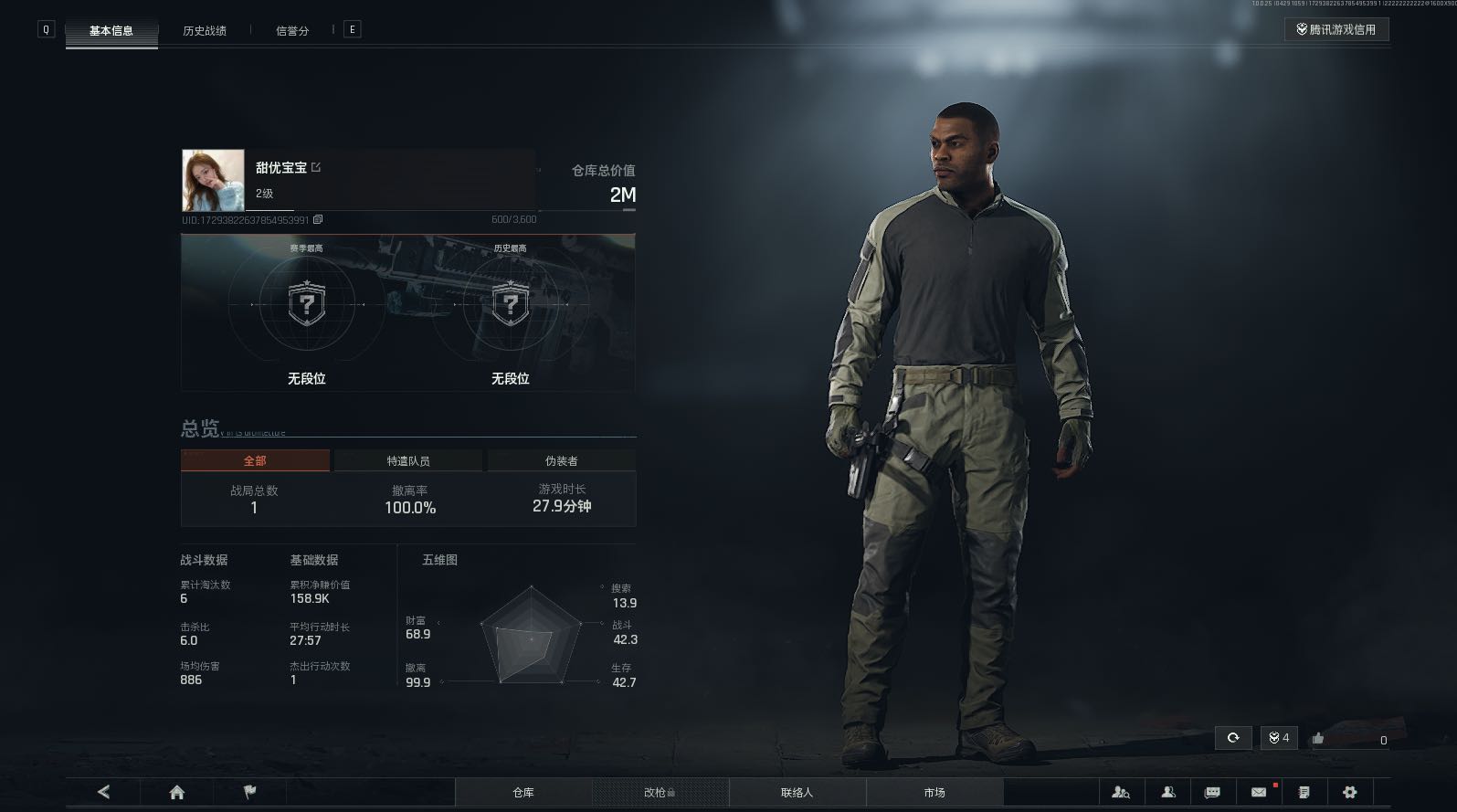The height and width of the screenshot is (812, 1457).
Task: Show the 全部 overview stats
Action: 255,460
